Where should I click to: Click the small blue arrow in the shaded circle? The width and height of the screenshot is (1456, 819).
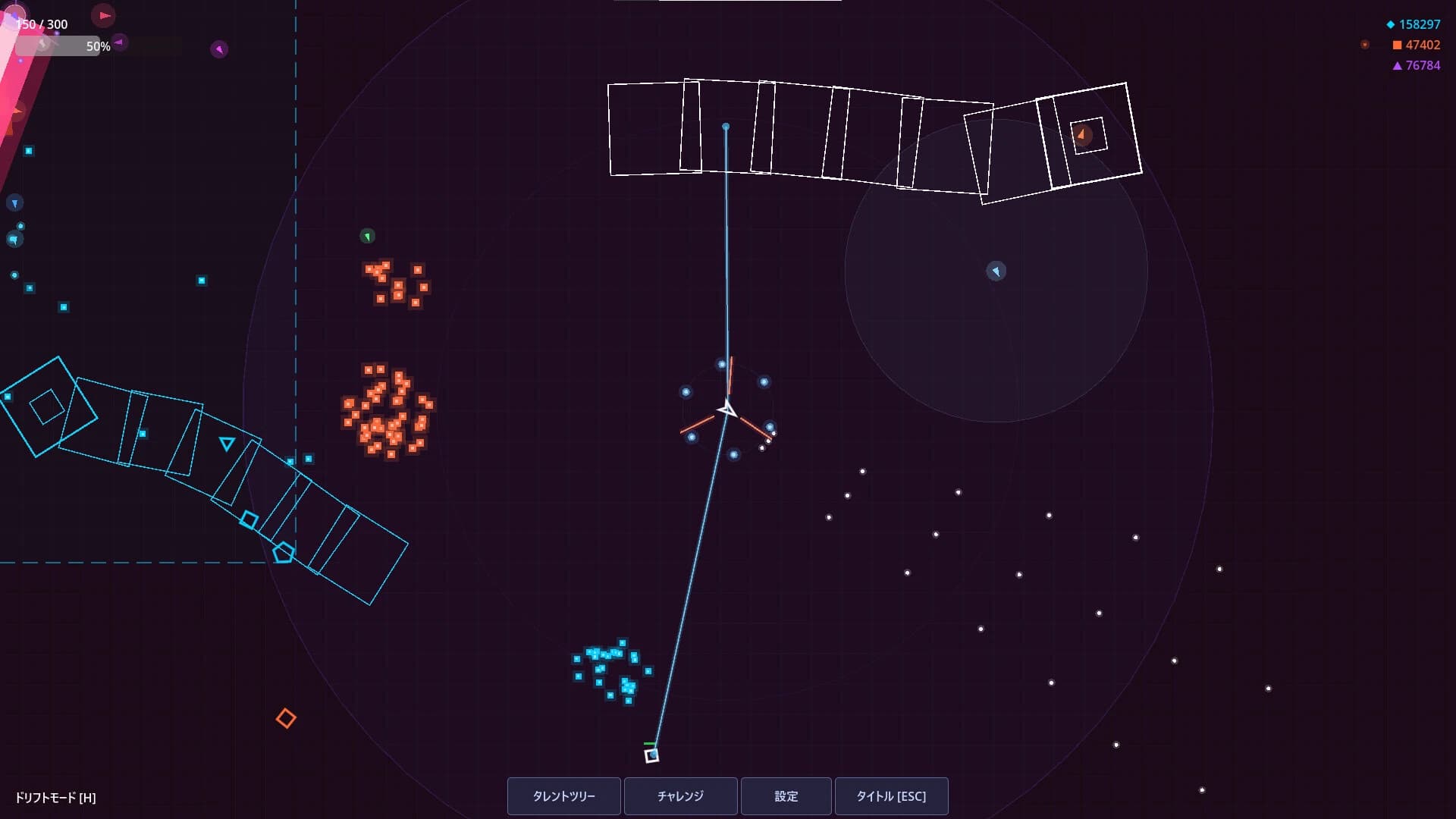pyautogui.click(x=996, y=271)
